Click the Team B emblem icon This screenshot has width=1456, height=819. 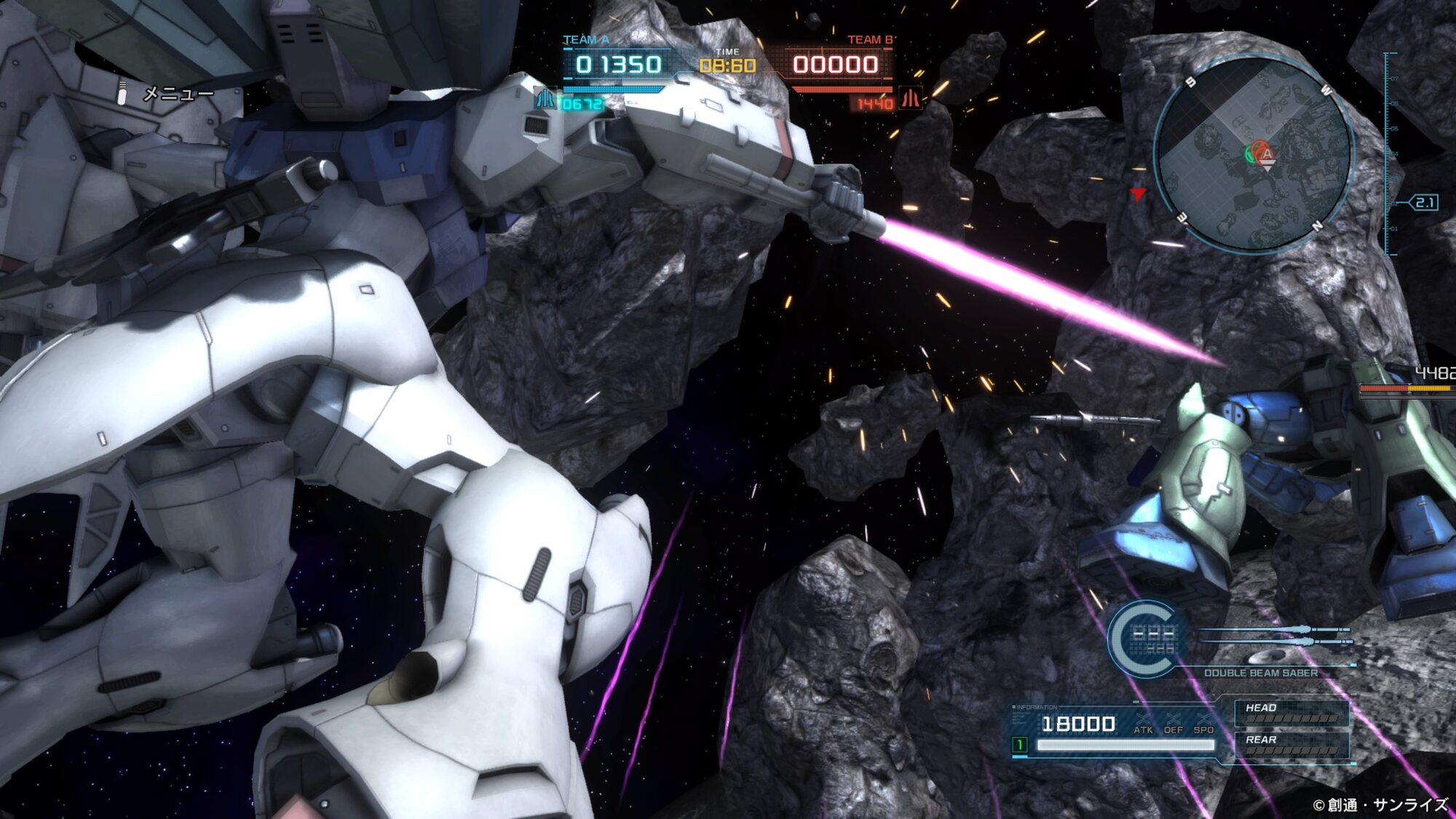click(910, 98)
